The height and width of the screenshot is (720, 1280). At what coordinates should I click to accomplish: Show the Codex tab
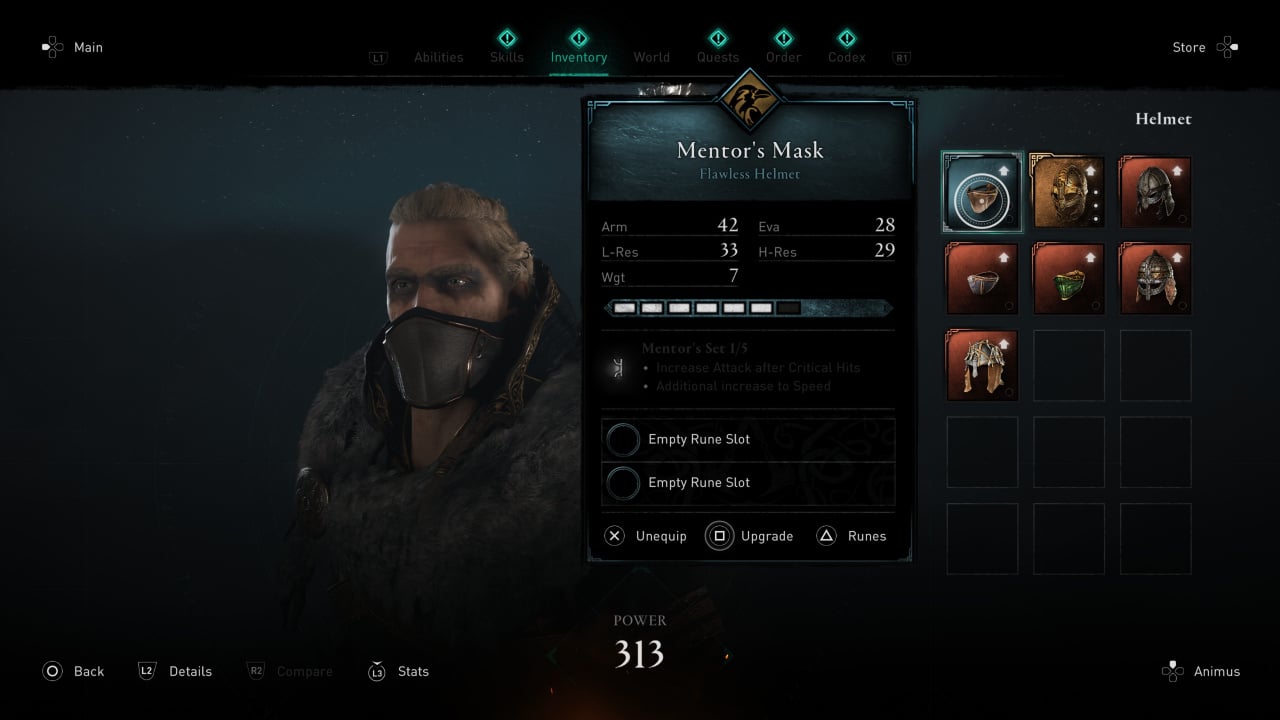[846, 57]
